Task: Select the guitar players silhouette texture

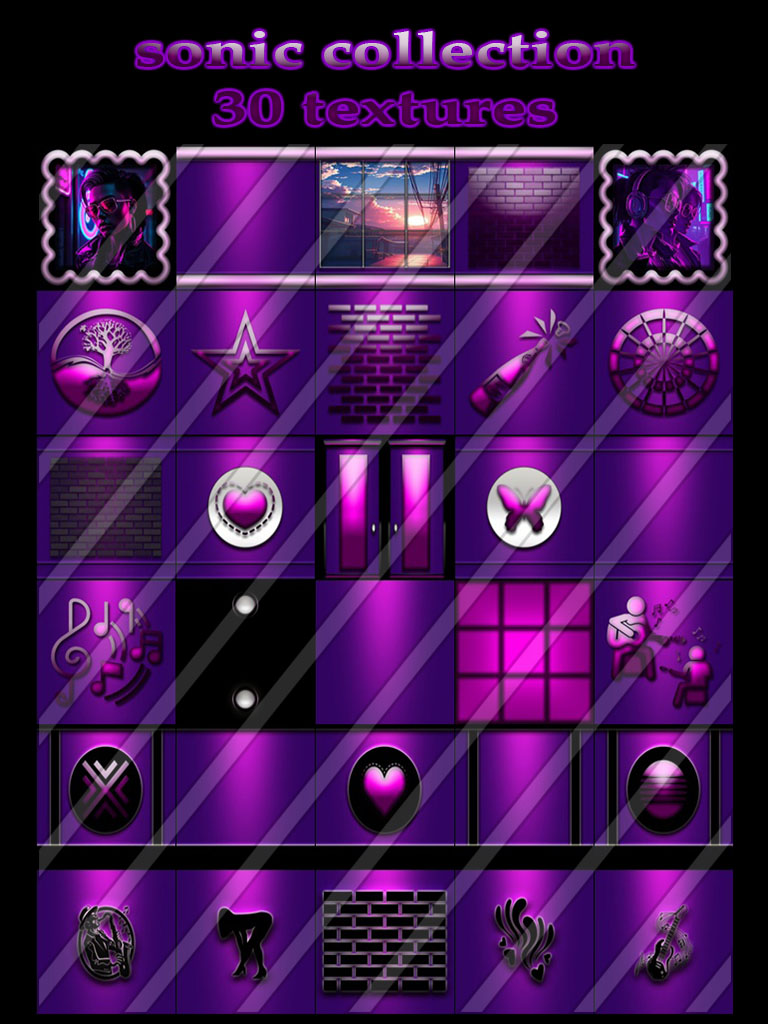Action: (664, 651)
